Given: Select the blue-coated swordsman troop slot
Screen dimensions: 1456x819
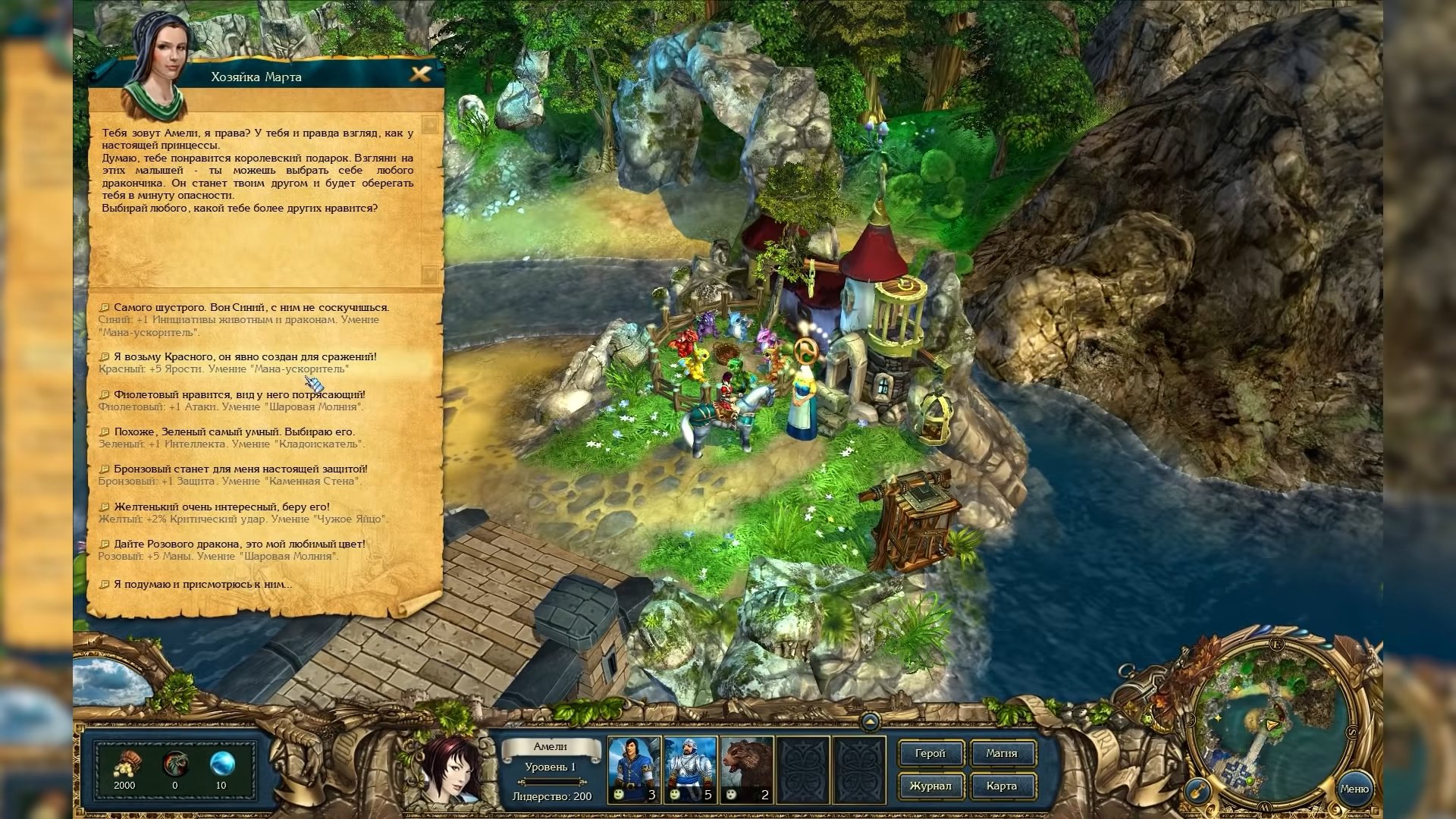Looking at the screenshot, I should (634, 769).
